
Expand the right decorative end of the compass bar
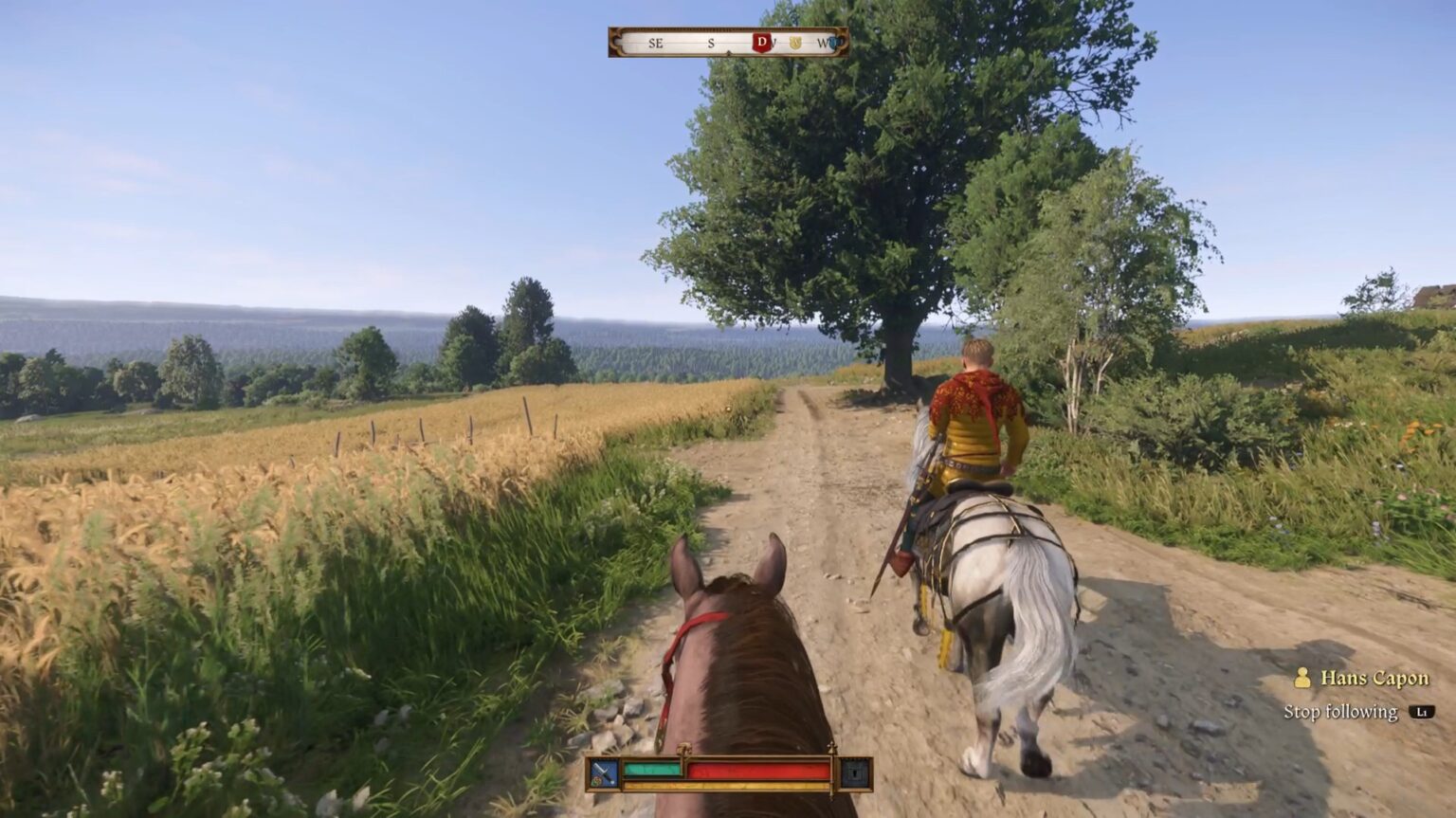(x=842, y=43)
